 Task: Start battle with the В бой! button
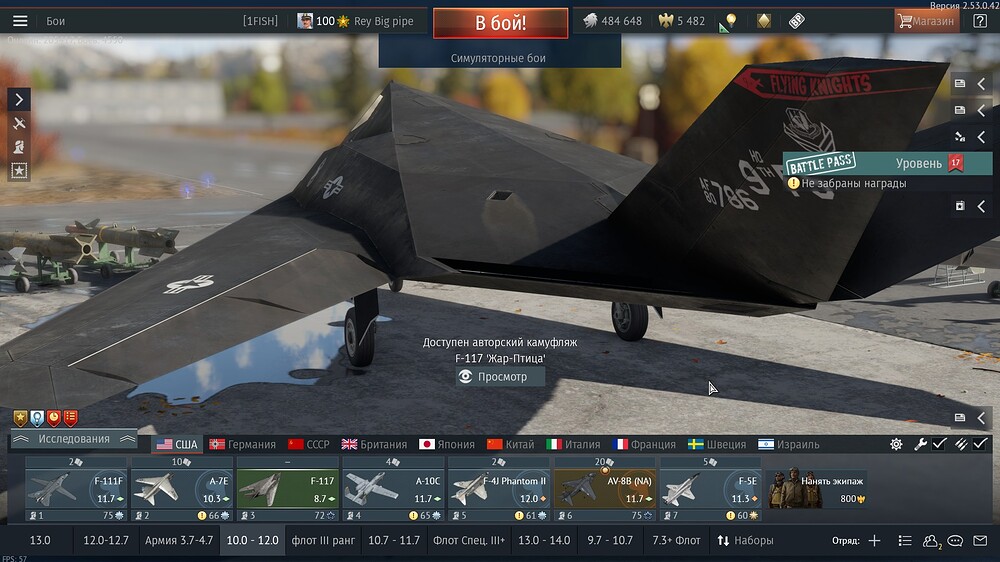(x=500, y=23)
